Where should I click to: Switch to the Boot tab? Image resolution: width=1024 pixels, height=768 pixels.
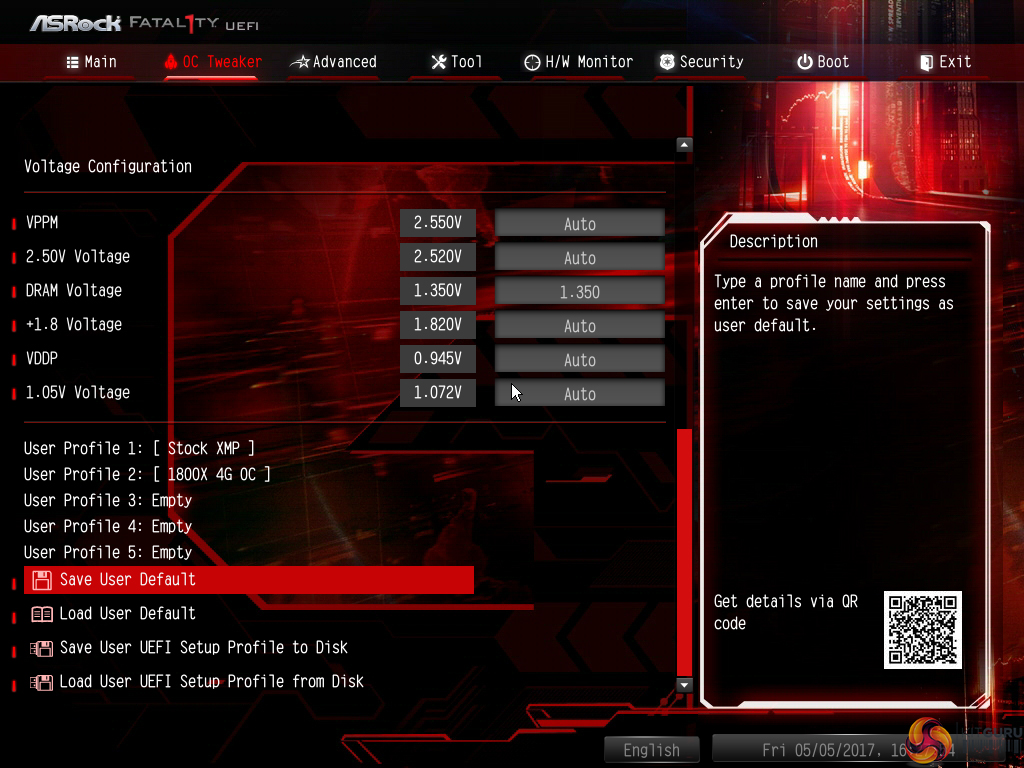tap(822, 62)
